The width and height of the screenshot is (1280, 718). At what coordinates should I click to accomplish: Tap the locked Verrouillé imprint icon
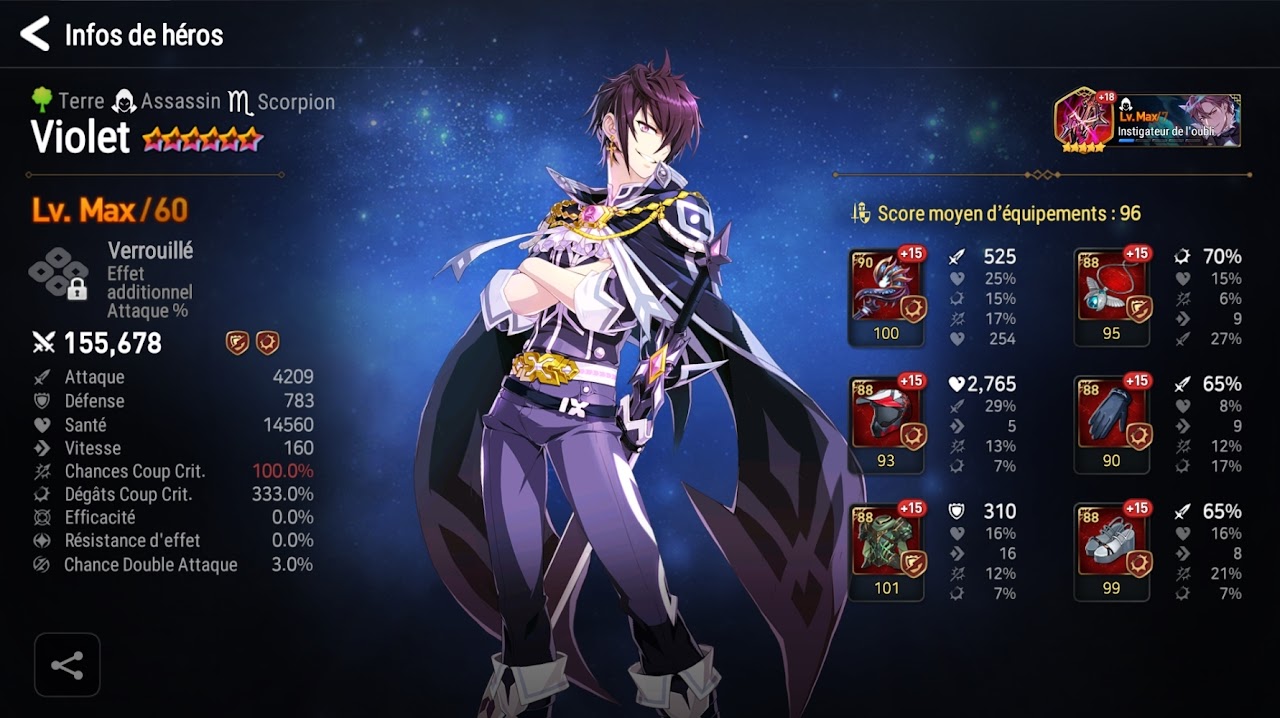pos(59,273)
